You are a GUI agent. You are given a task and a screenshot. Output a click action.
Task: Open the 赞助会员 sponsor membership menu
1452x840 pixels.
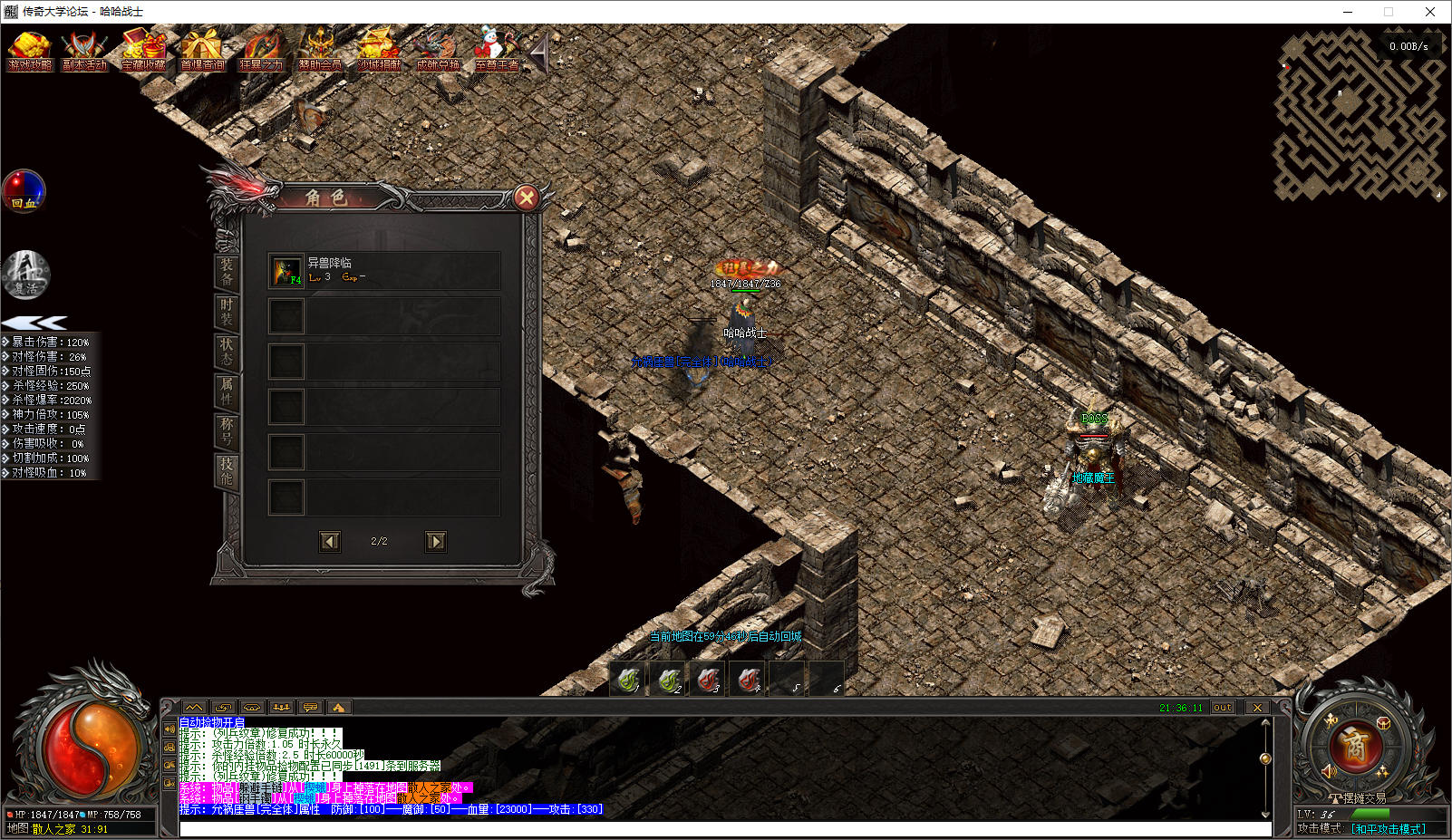pos(320,51)
